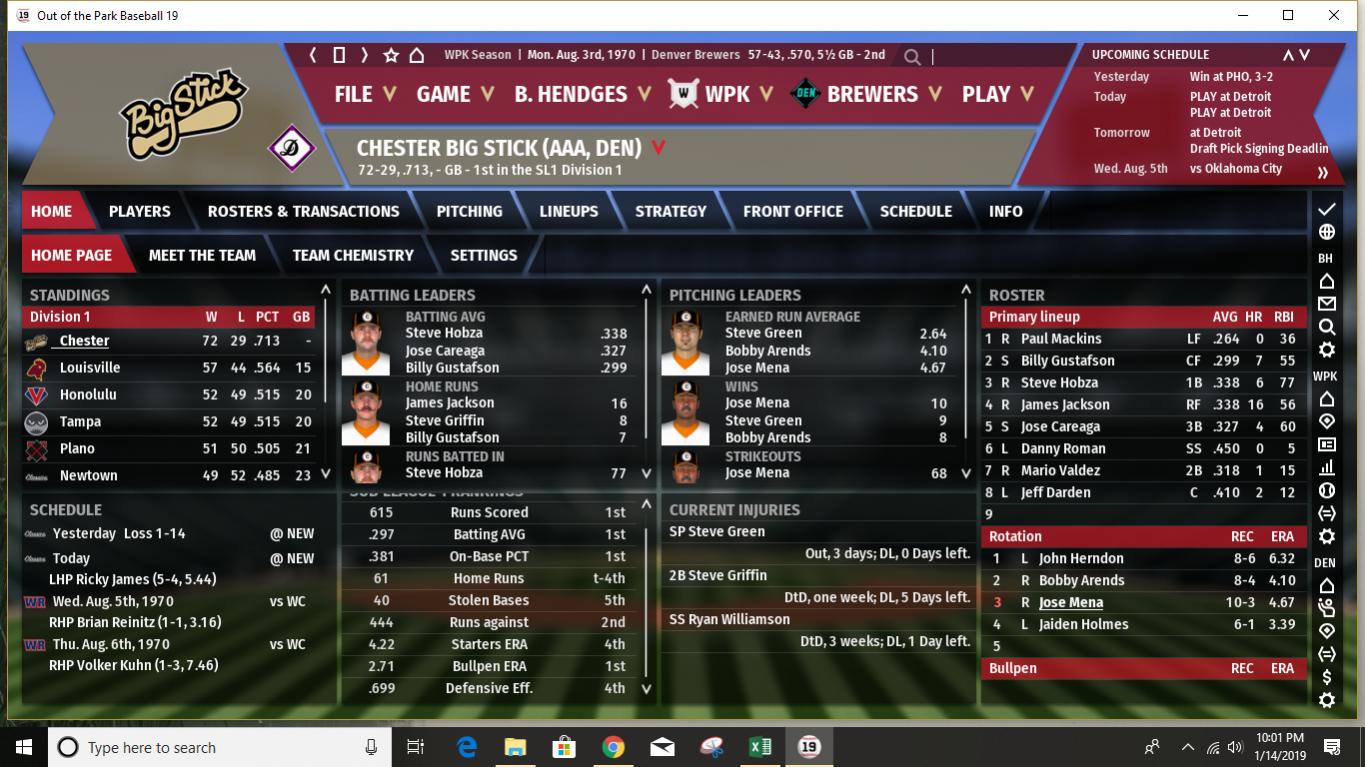Go to the PITCHING tab
This screenshot has width=1365, height=767.
pyautogui.click(x=469, y=211)
